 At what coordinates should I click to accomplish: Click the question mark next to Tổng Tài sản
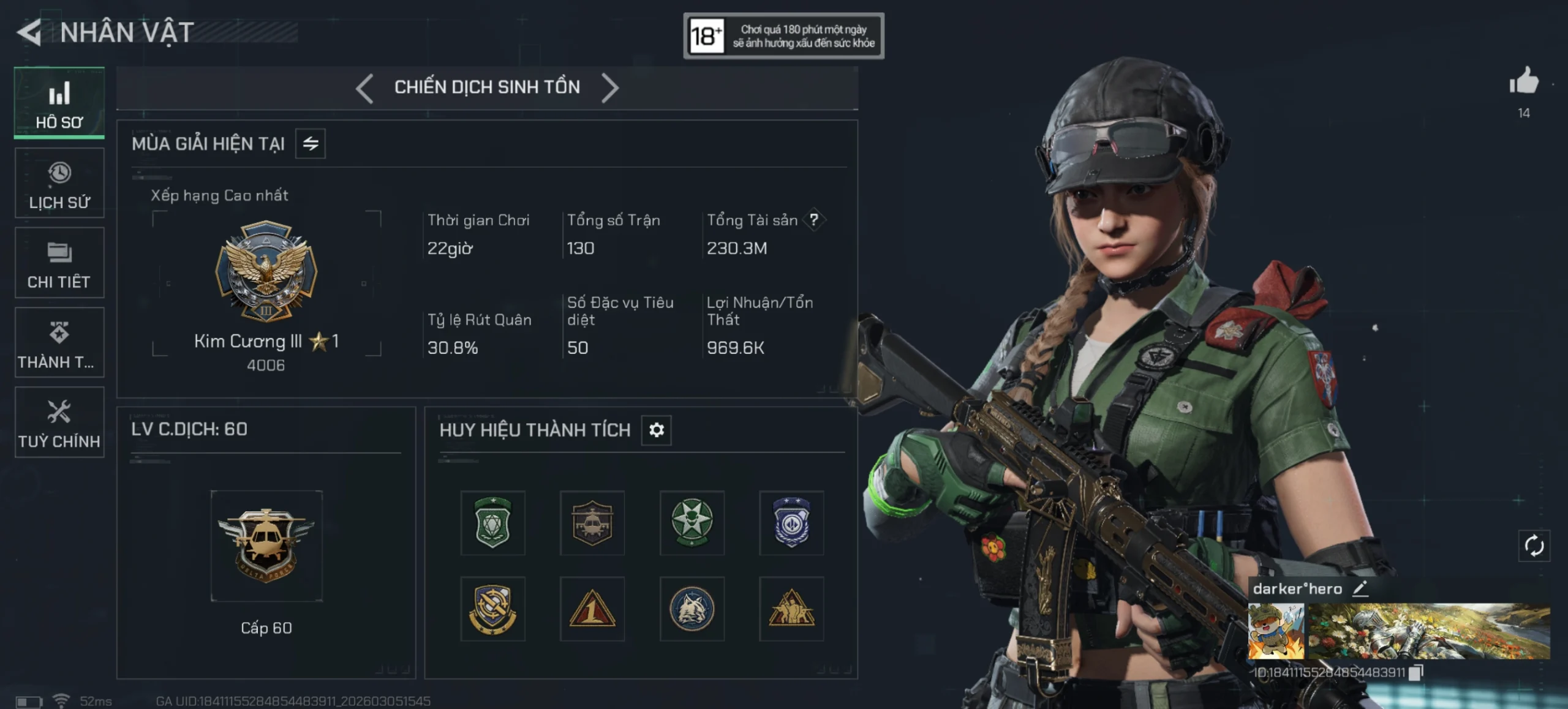tap(813, 220)
